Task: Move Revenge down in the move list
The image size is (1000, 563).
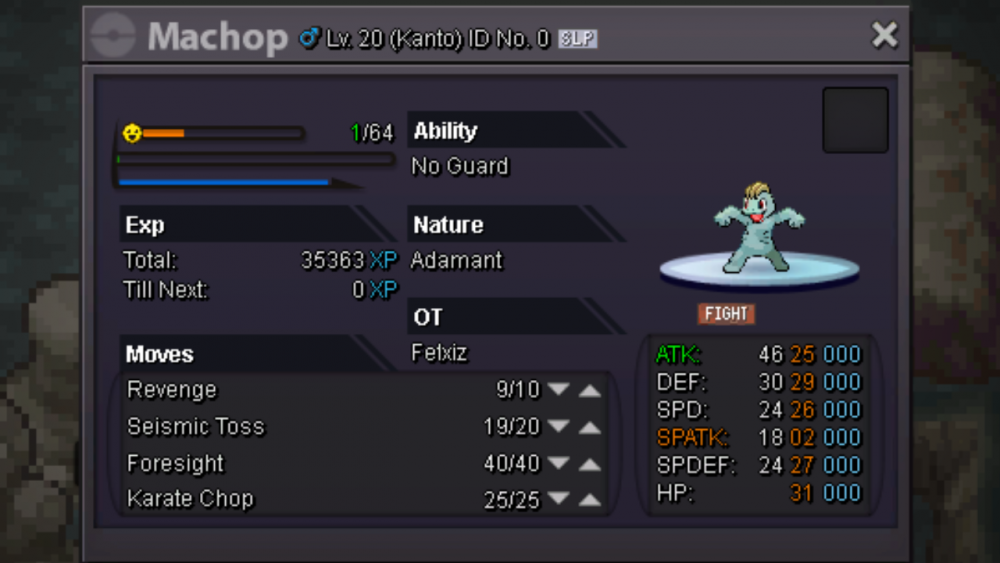Action: point(558,390)
